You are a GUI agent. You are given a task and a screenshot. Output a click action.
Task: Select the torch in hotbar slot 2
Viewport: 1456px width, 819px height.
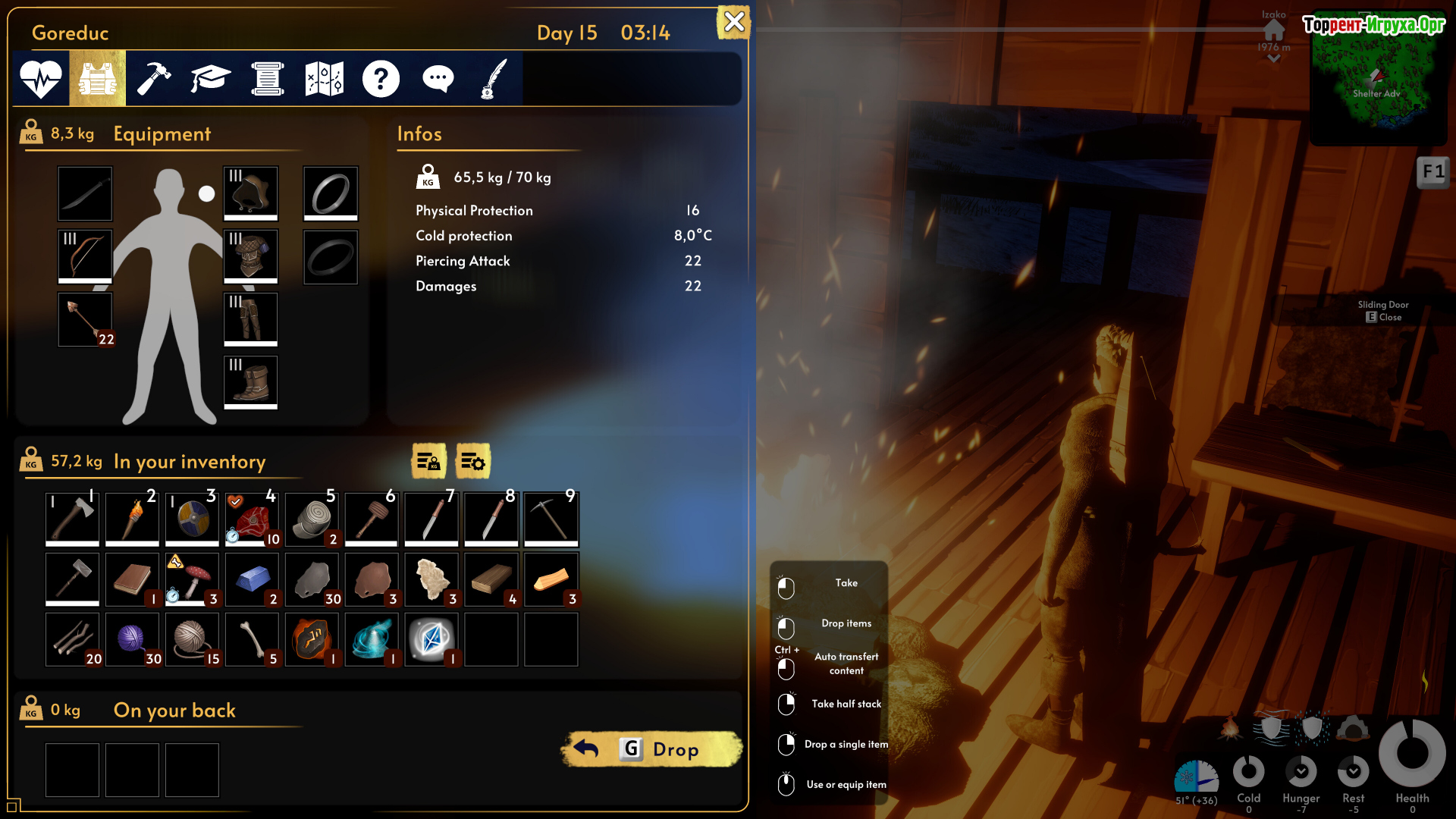pyautogui.click(x=132, y=518)
